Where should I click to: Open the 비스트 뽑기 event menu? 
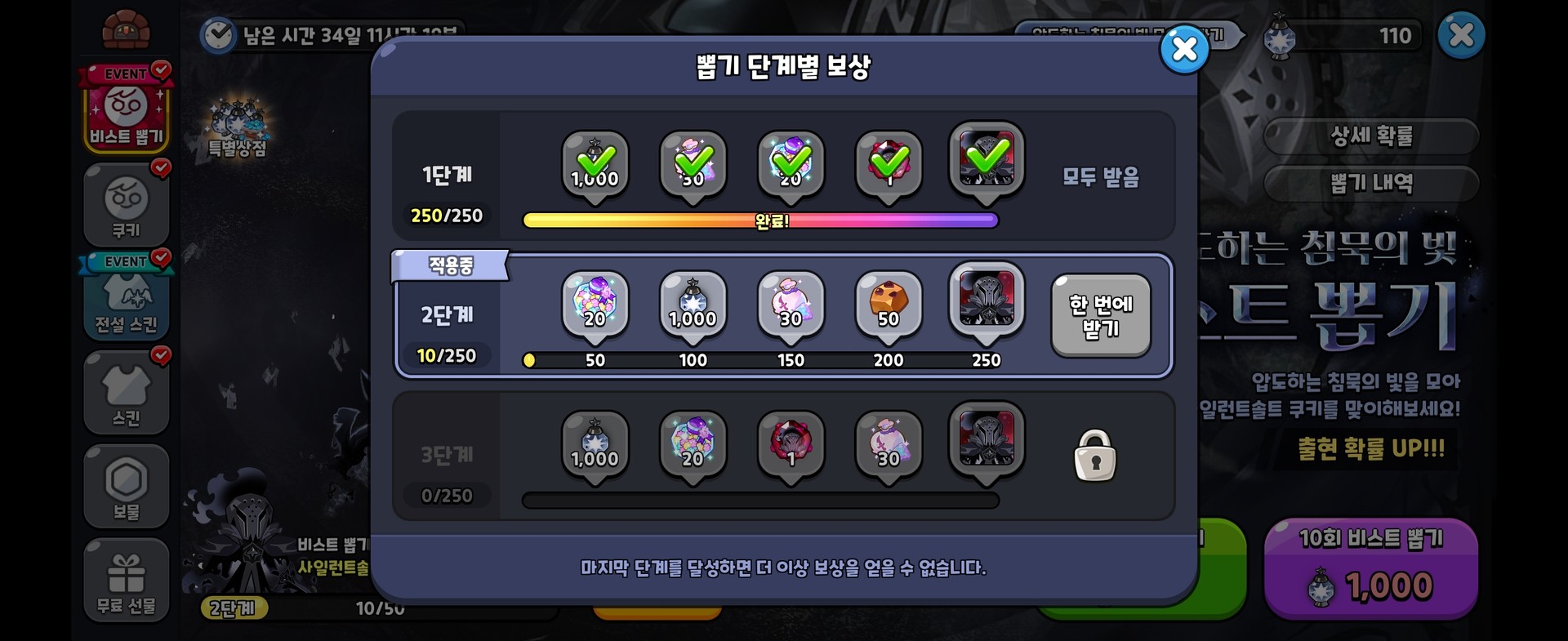click(126, 114)
